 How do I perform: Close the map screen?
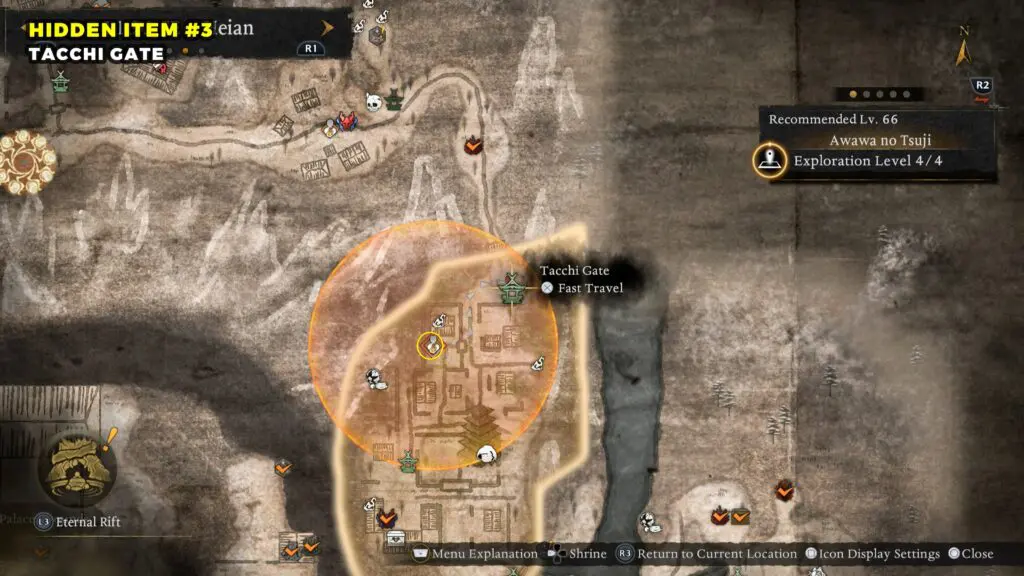click(971, 554)
